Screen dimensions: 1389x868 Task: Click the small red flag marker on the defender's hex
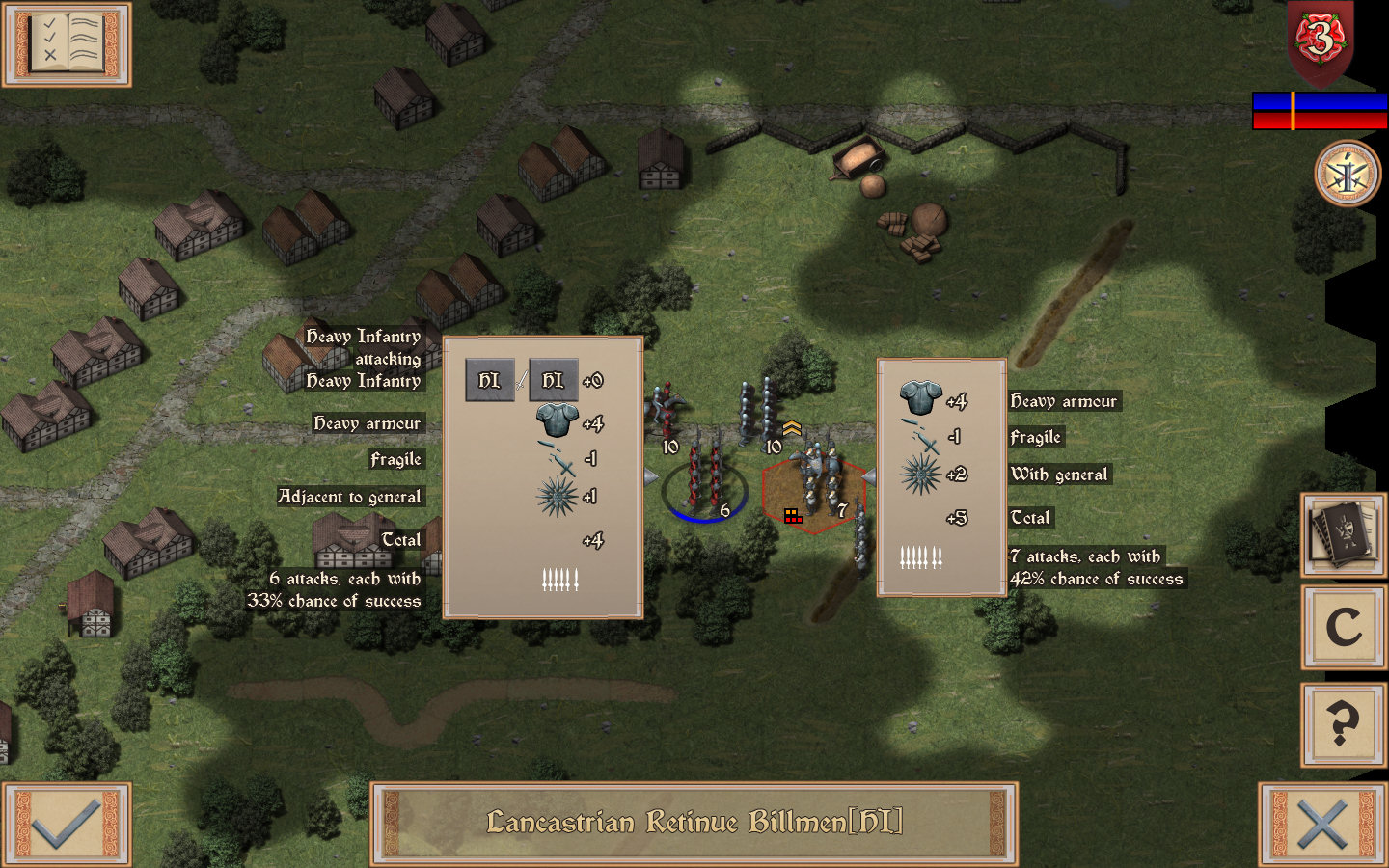click(795, 516)
